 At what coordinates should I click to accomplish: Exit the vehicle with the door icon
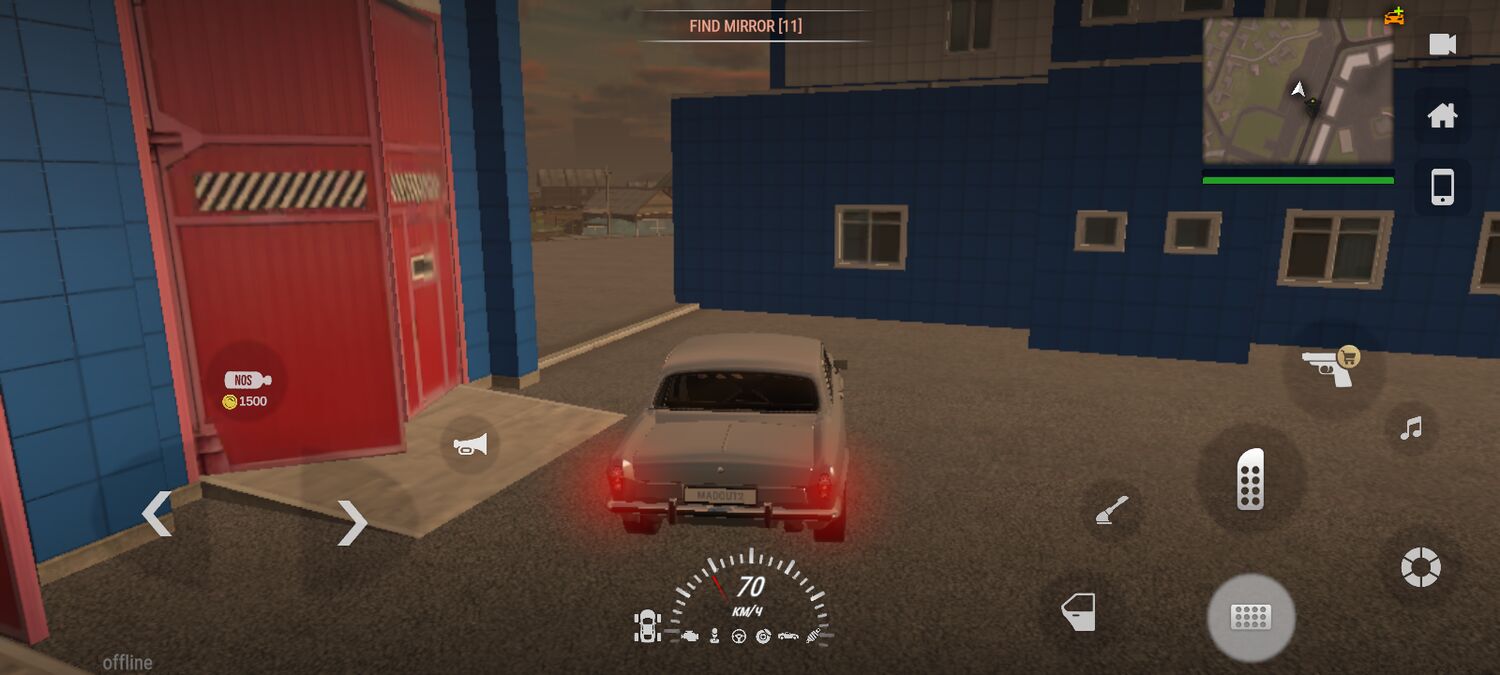pyautogui.click(x=1078, y=611)
